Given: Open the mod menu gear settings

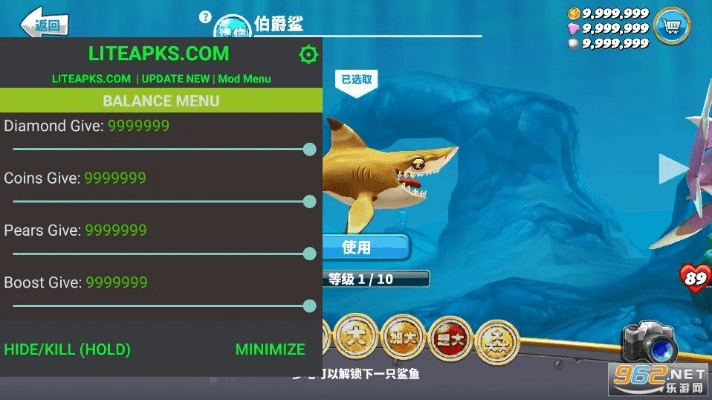Looking at the screenshot, I should coord(308,54).
